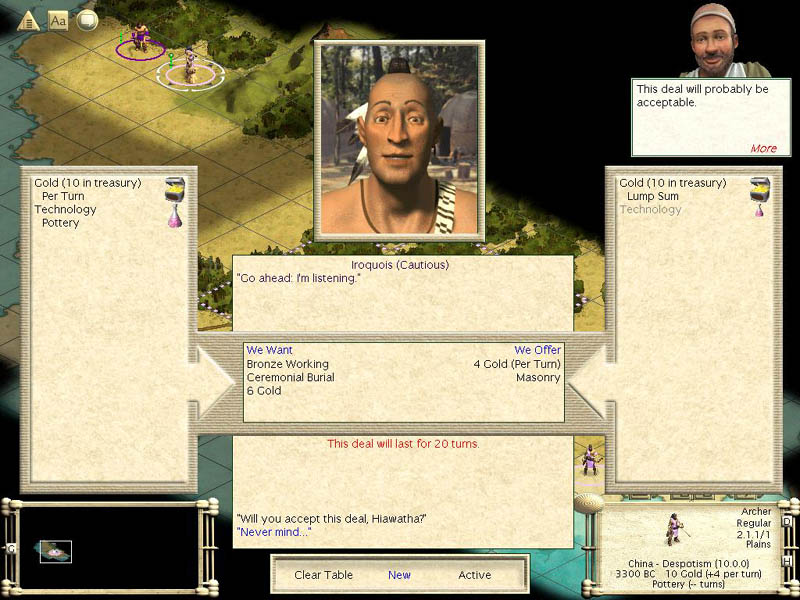
Task: Show Active deals
Action: (x=474, y=575)
